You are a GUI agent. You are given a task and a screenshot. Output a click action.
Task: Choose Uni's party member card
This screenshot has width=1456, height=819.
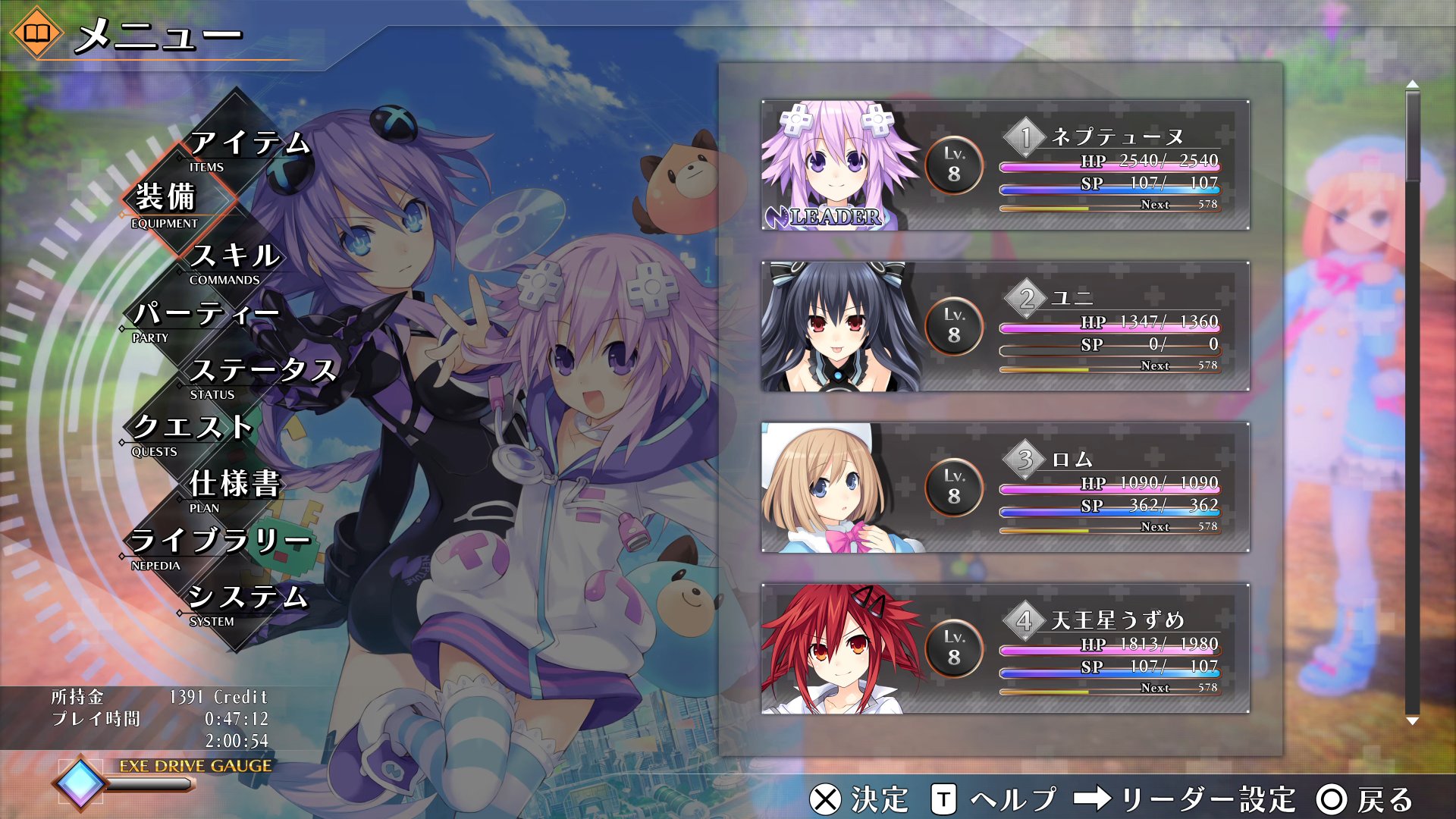(1005, 327)
